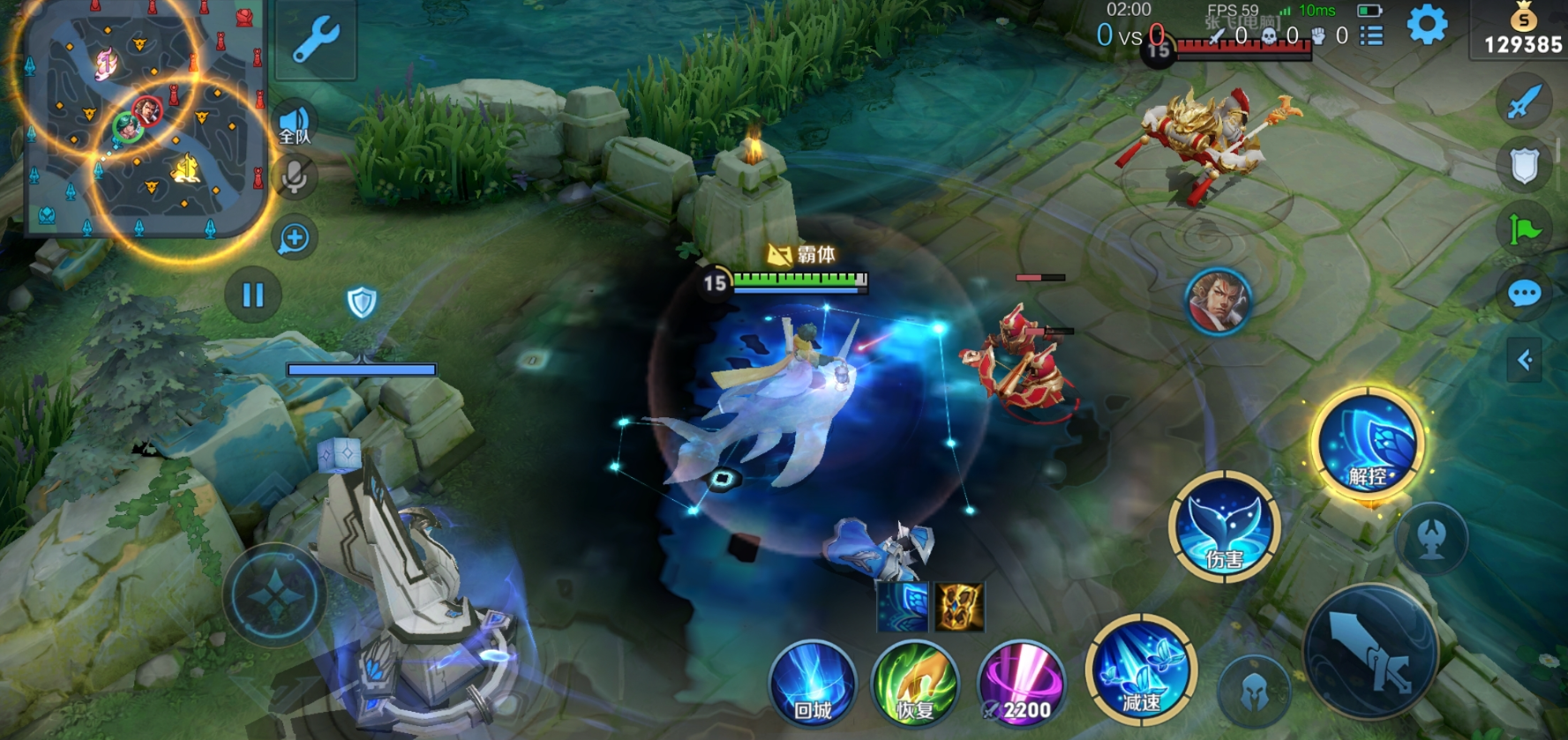Use the 减速 slow skill

click(x=1141, y=670)
